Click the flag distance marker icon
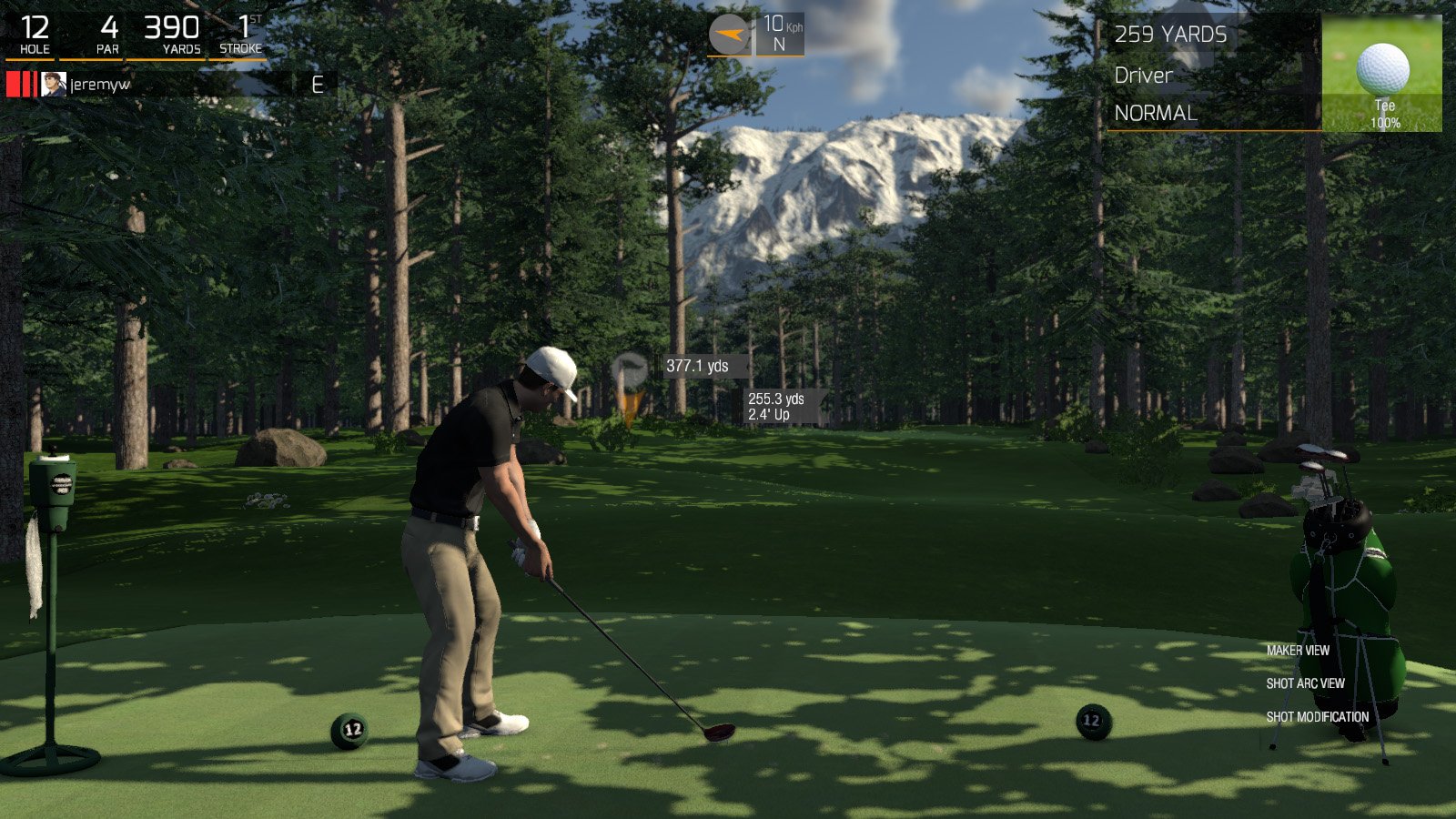The image size is (1456, 819). point(629,369)
